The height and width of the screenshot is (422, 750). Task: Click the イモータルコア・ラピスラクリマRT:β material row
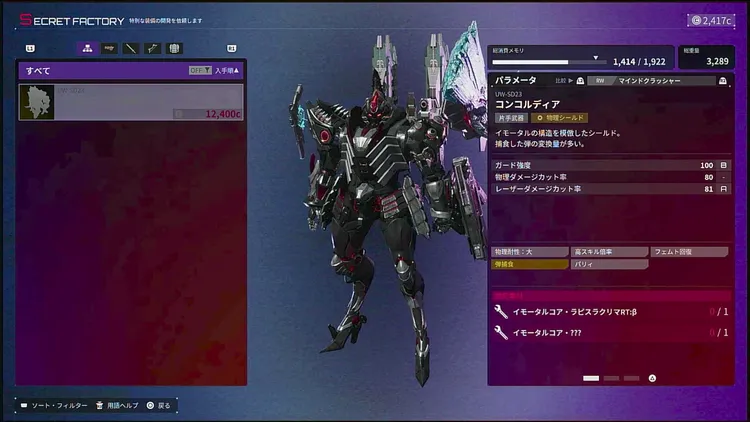tap(611, 311)
